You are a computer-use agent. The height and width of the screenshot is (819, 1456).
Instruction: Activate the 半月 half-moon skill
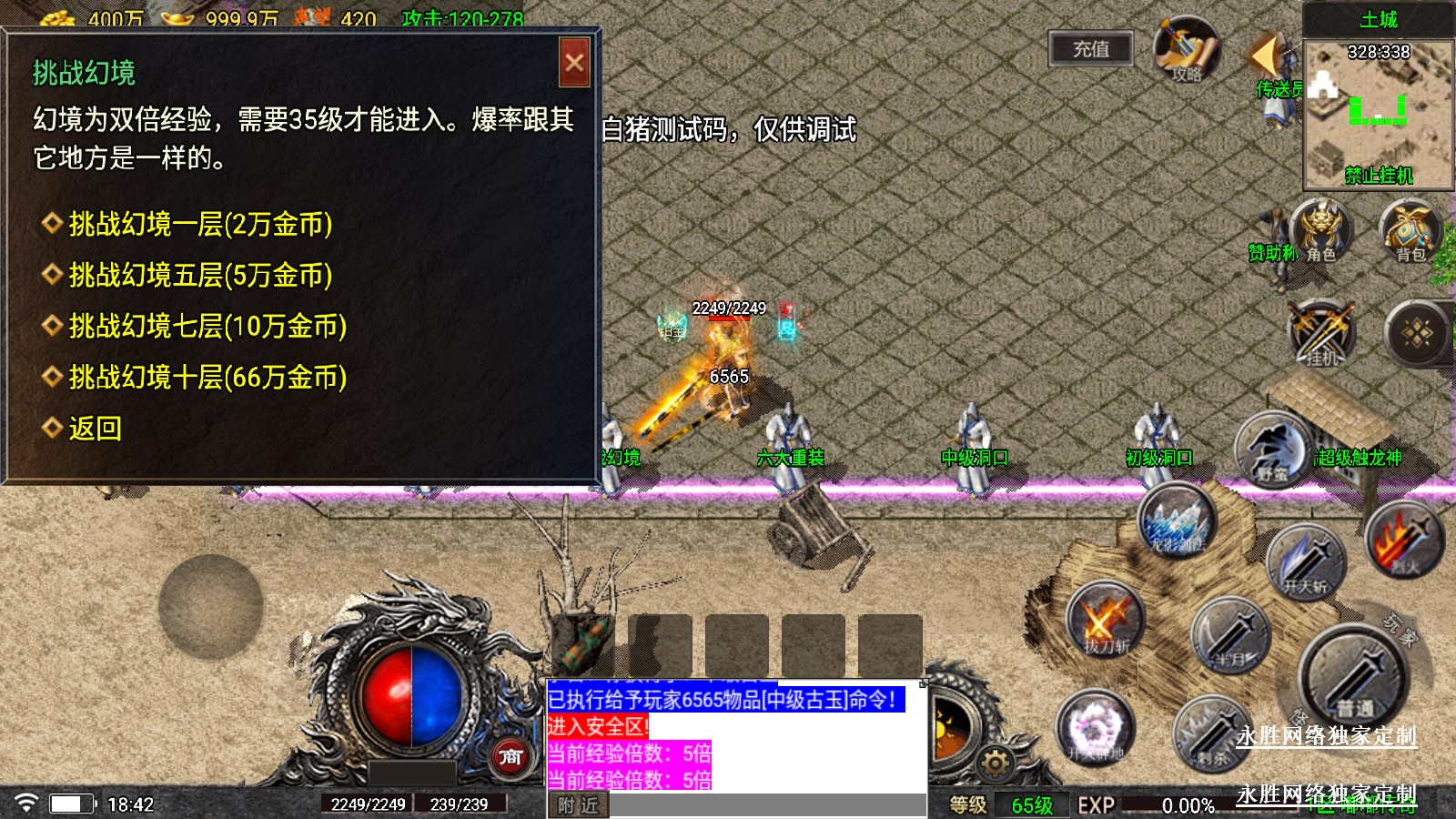pos(1230,634)
